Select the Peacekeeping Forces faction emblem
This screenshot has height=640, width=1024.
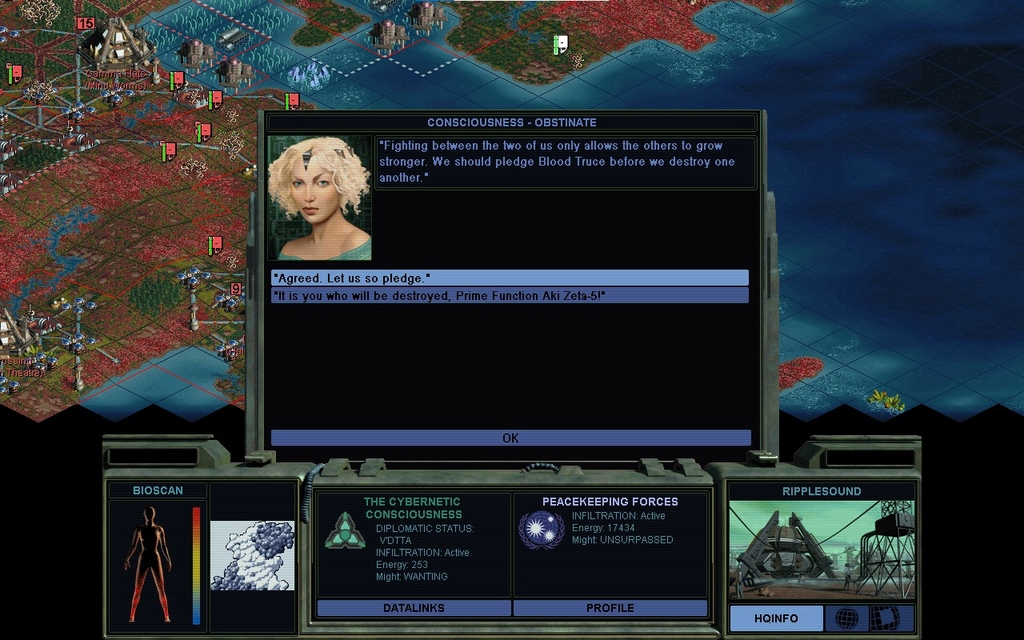pos(541,529)
